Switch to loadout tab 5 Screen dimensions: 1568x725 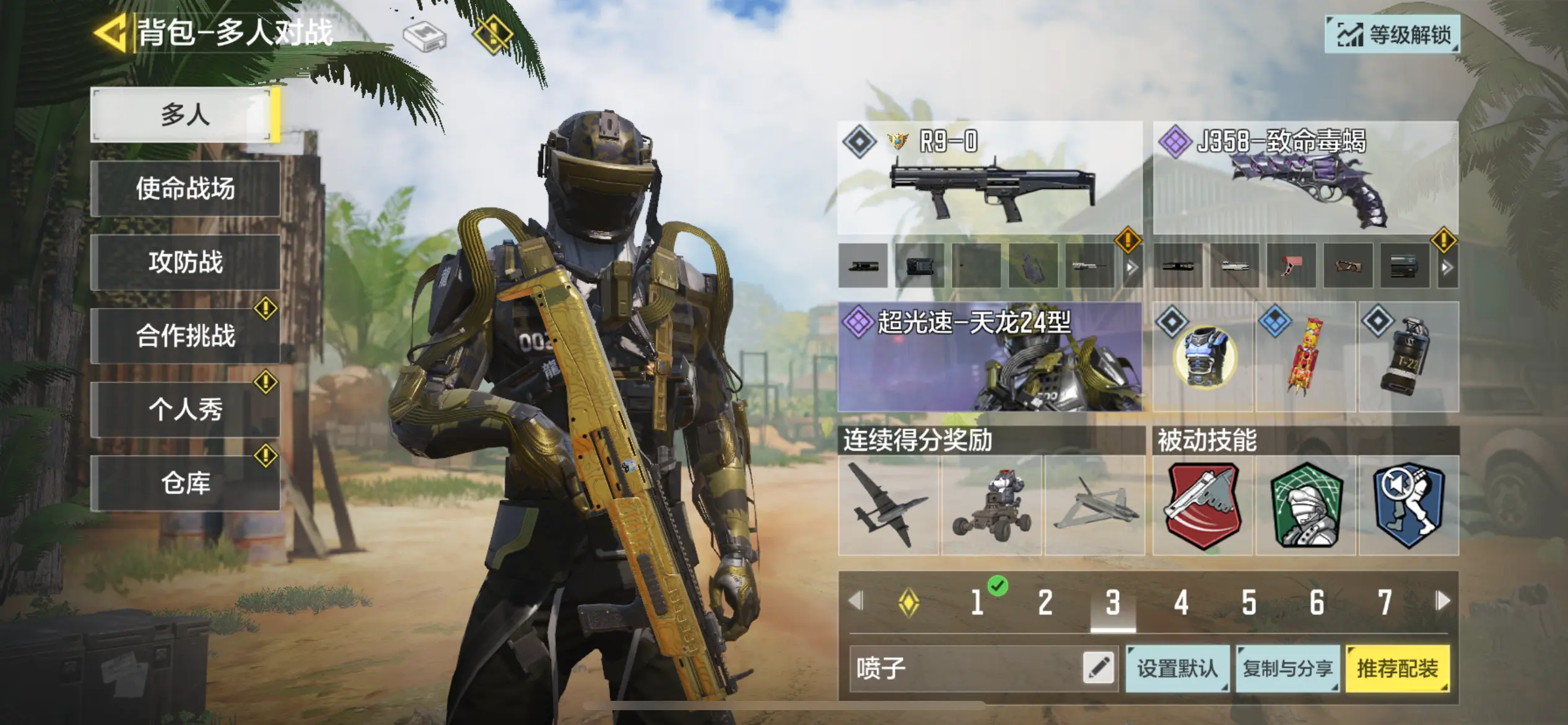(1248, 602)
